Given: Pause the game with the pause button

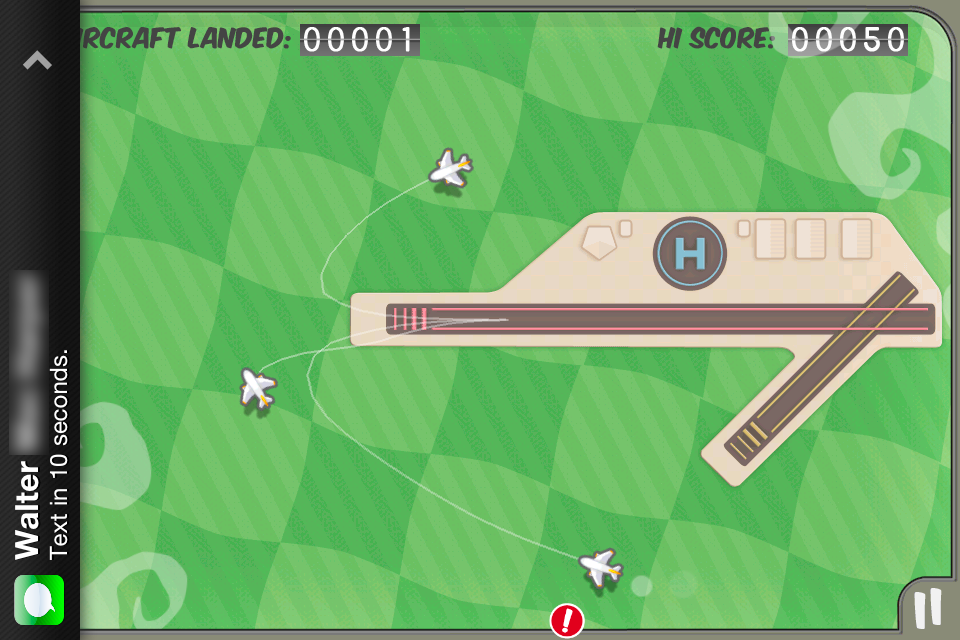Looking at the screenshot, I should 928,608.
